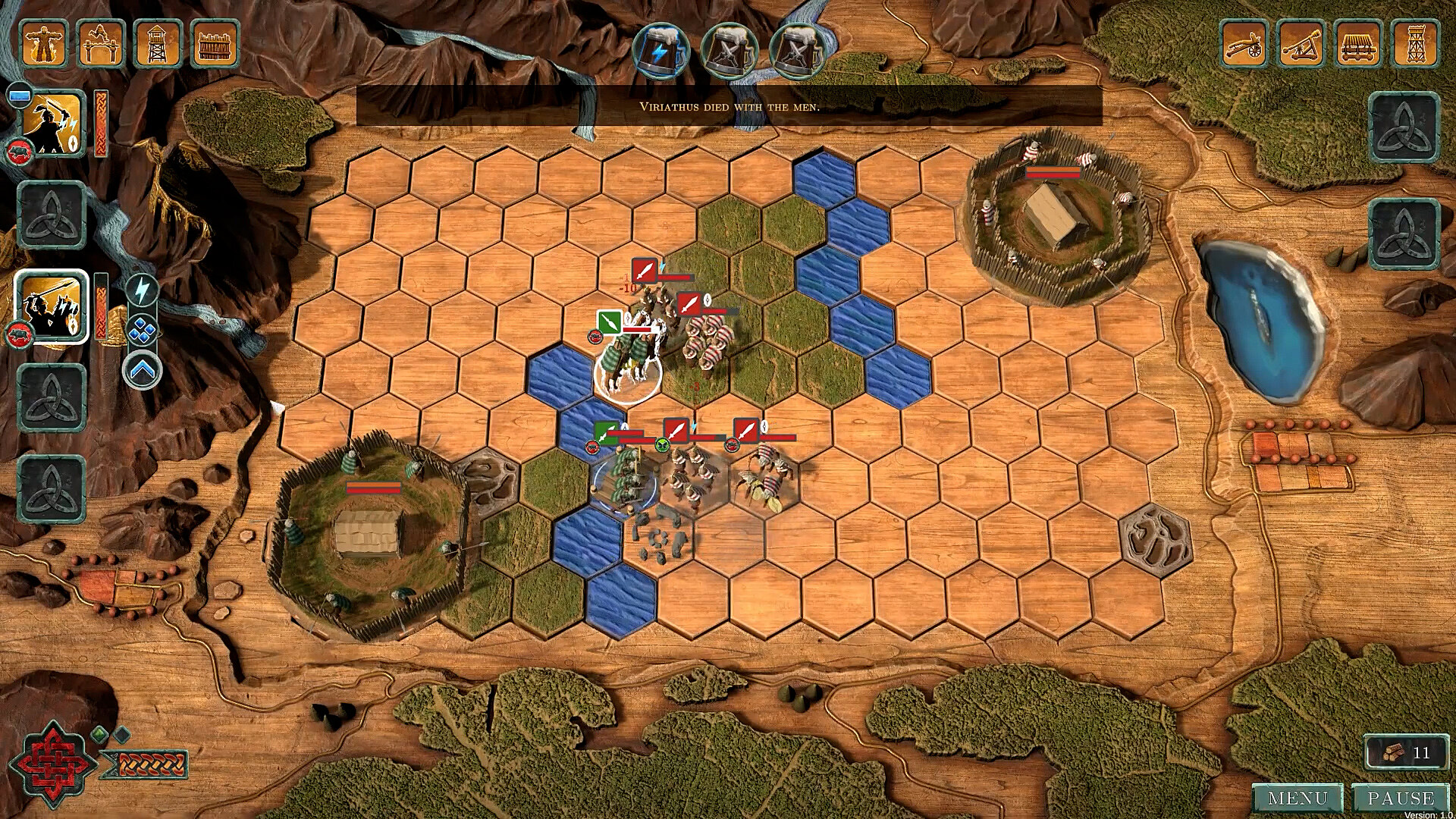Screen dimensions: 1456x819
Task: Click the blue chevron upgrade button
Action: coord(143,370)
